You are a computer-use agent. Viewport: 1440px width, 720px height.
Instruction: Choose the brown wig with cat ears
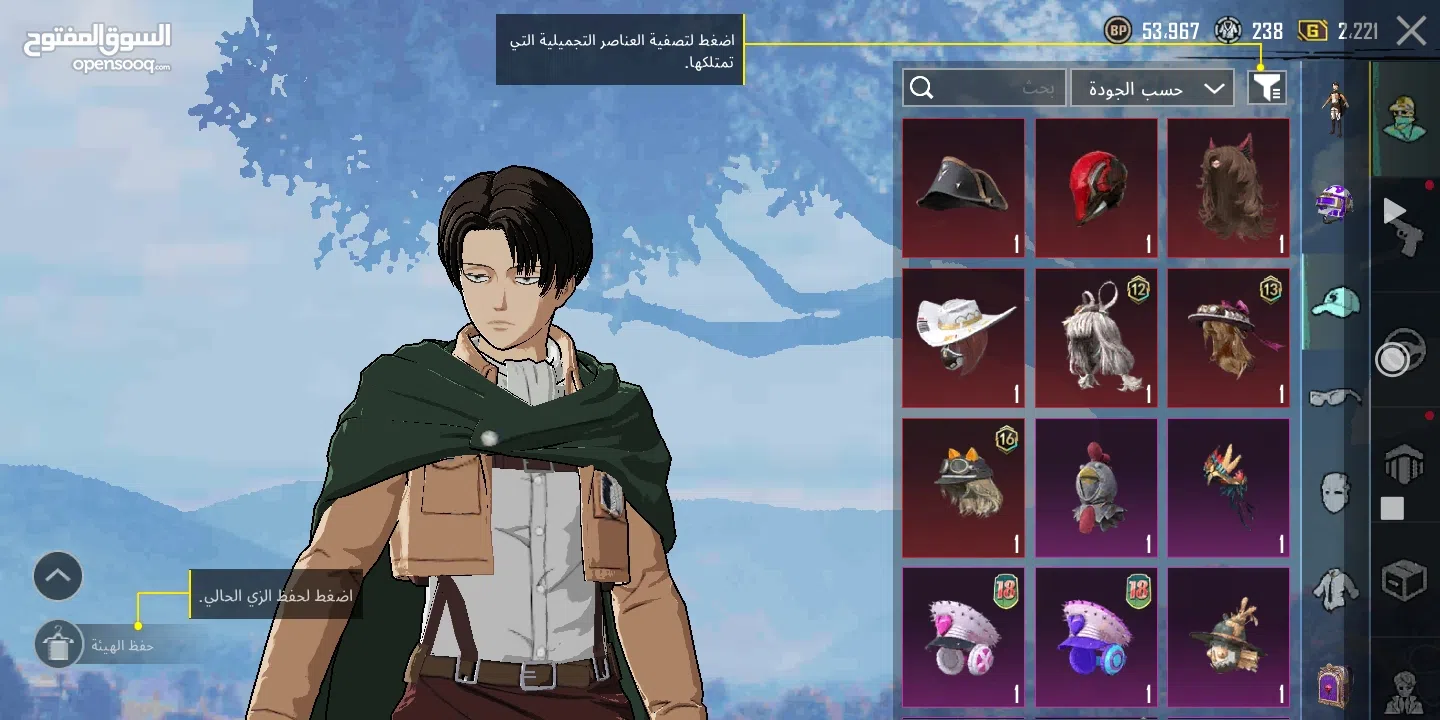pos(1228,188)
